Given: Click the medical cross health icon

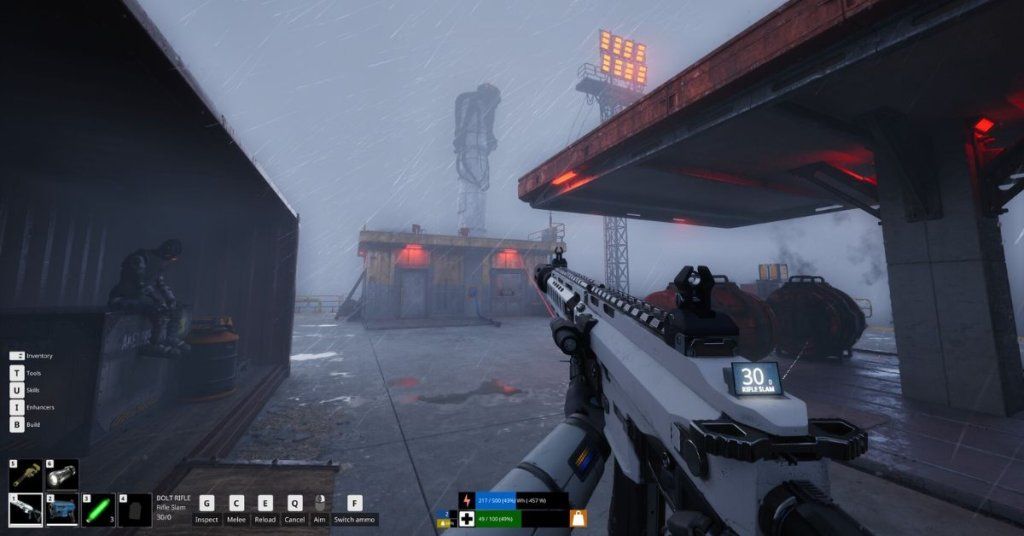Looking at the screenshot, I should pos(467,518).
